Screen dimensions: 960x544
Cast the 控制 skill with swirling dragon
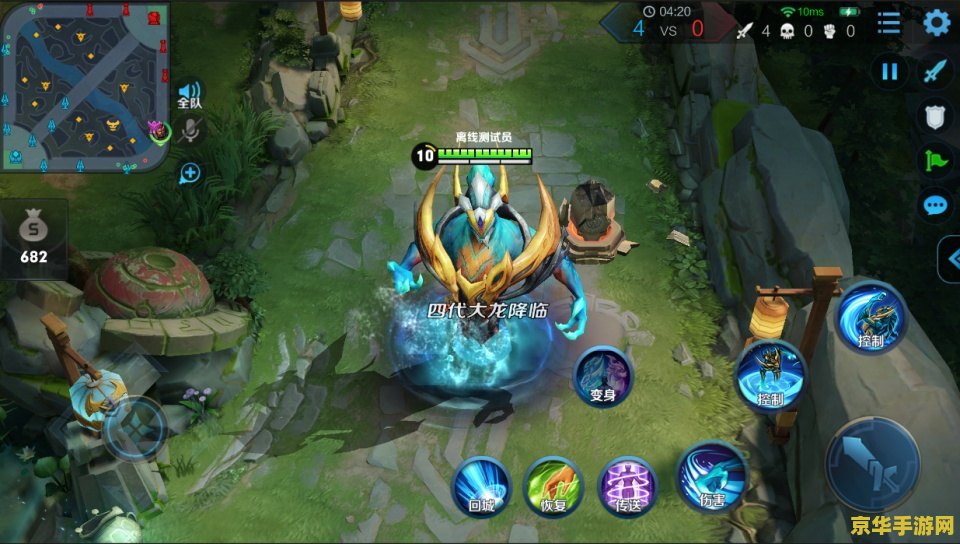pyautogui.click(x=870, y=317)
